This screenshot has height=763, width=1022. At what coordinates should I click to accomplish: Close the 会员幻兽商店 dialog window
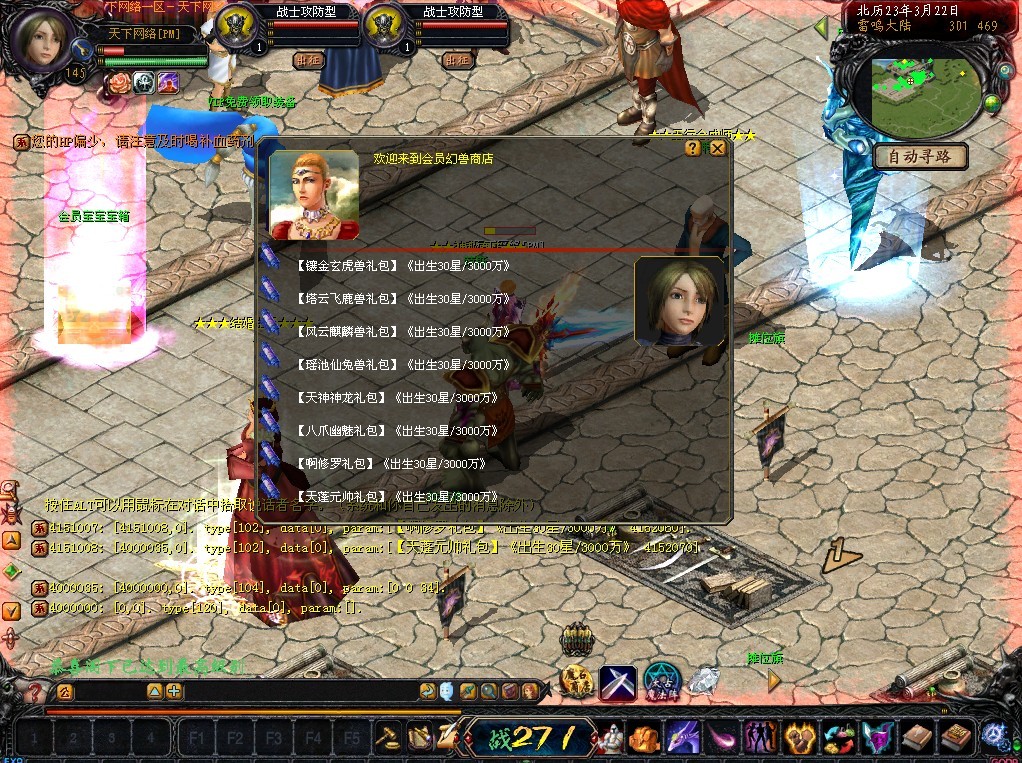pos(717,148)
